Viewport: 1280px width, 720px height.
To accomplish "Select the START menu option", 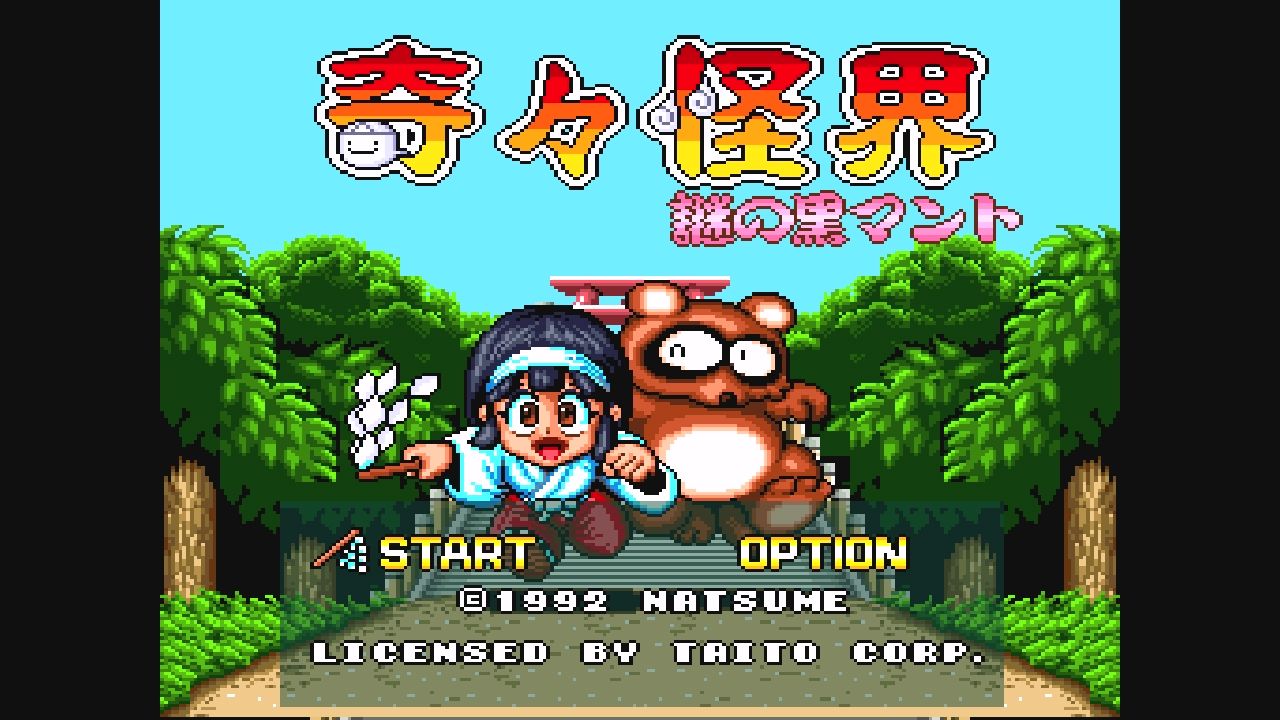I will 455,551.
